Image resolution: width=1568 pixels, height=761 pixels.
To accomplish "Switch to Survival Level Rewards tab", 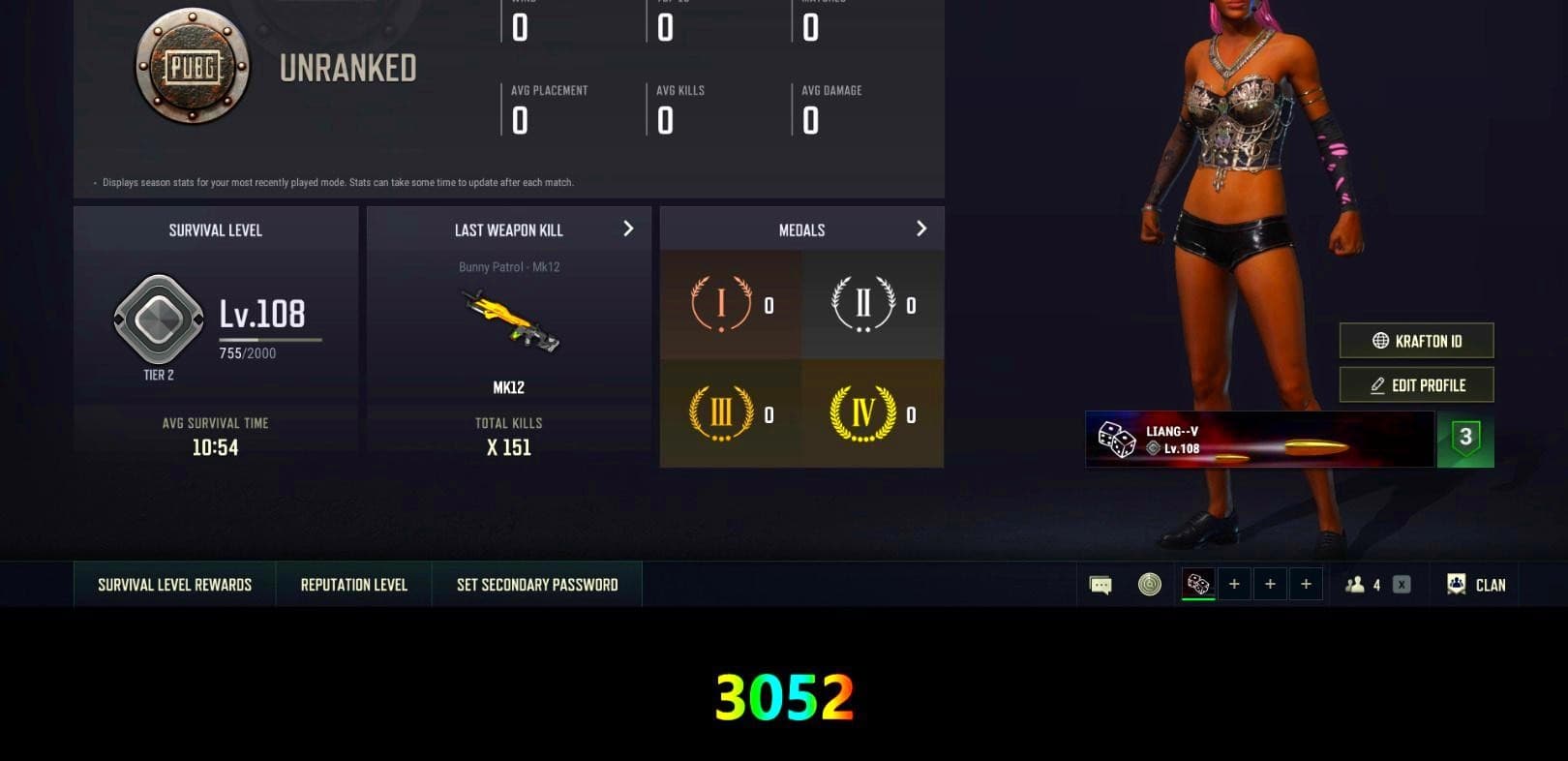I will point(172,584).
